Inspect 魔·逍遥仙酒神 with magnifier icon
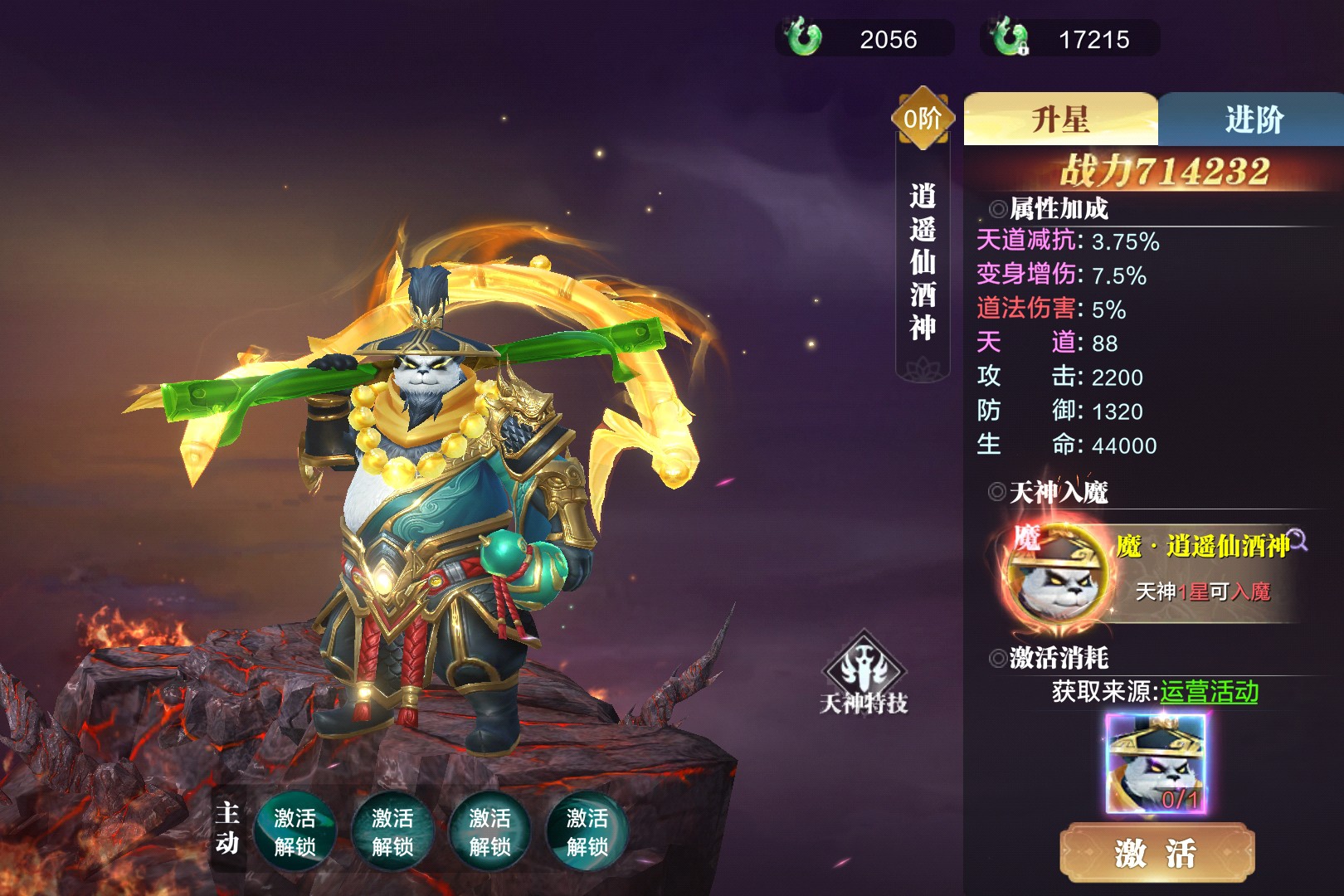This screenshot has height=896, width=1344. click(x=1298, y=542)
